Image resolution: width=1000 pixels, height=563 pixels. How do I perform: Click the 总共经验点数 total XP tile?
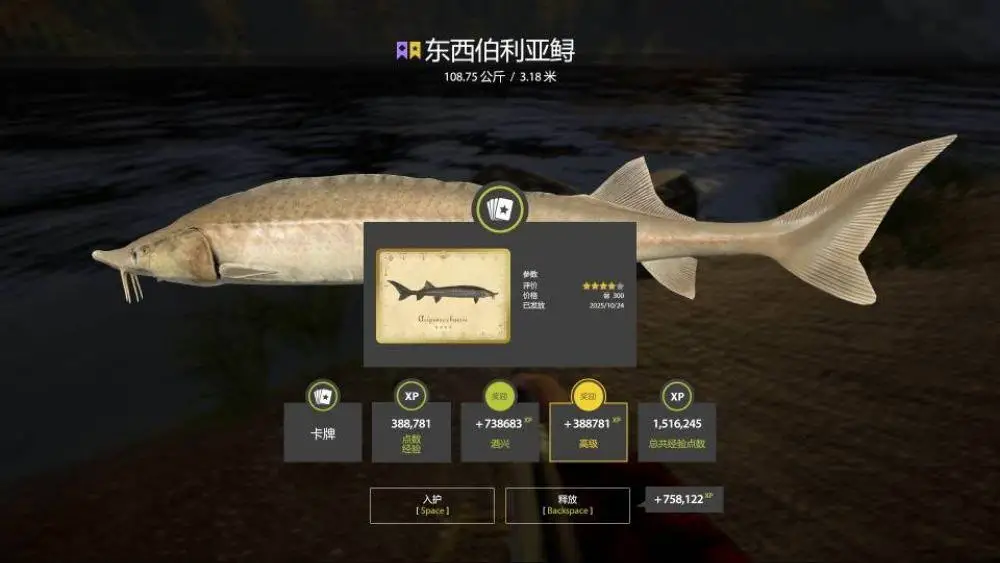point(677,432)
